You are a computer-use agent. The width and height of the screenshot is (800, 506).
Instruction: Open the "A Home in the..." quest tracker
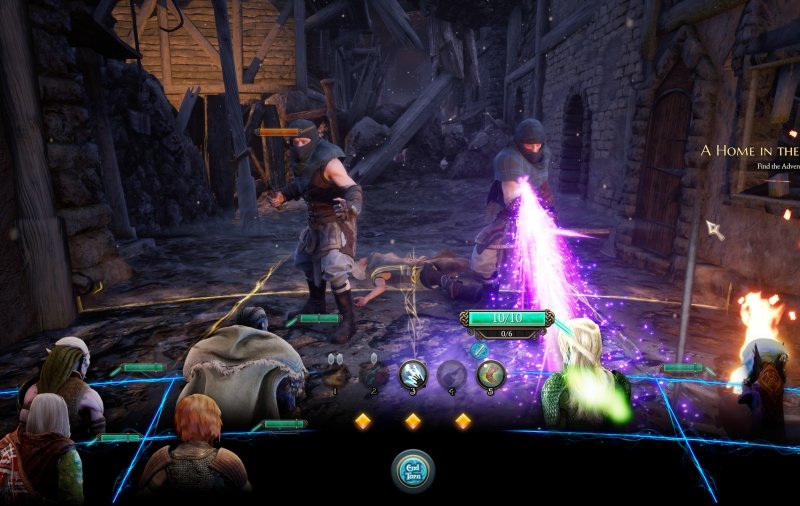pyautogui.click(x=749, y=151)
